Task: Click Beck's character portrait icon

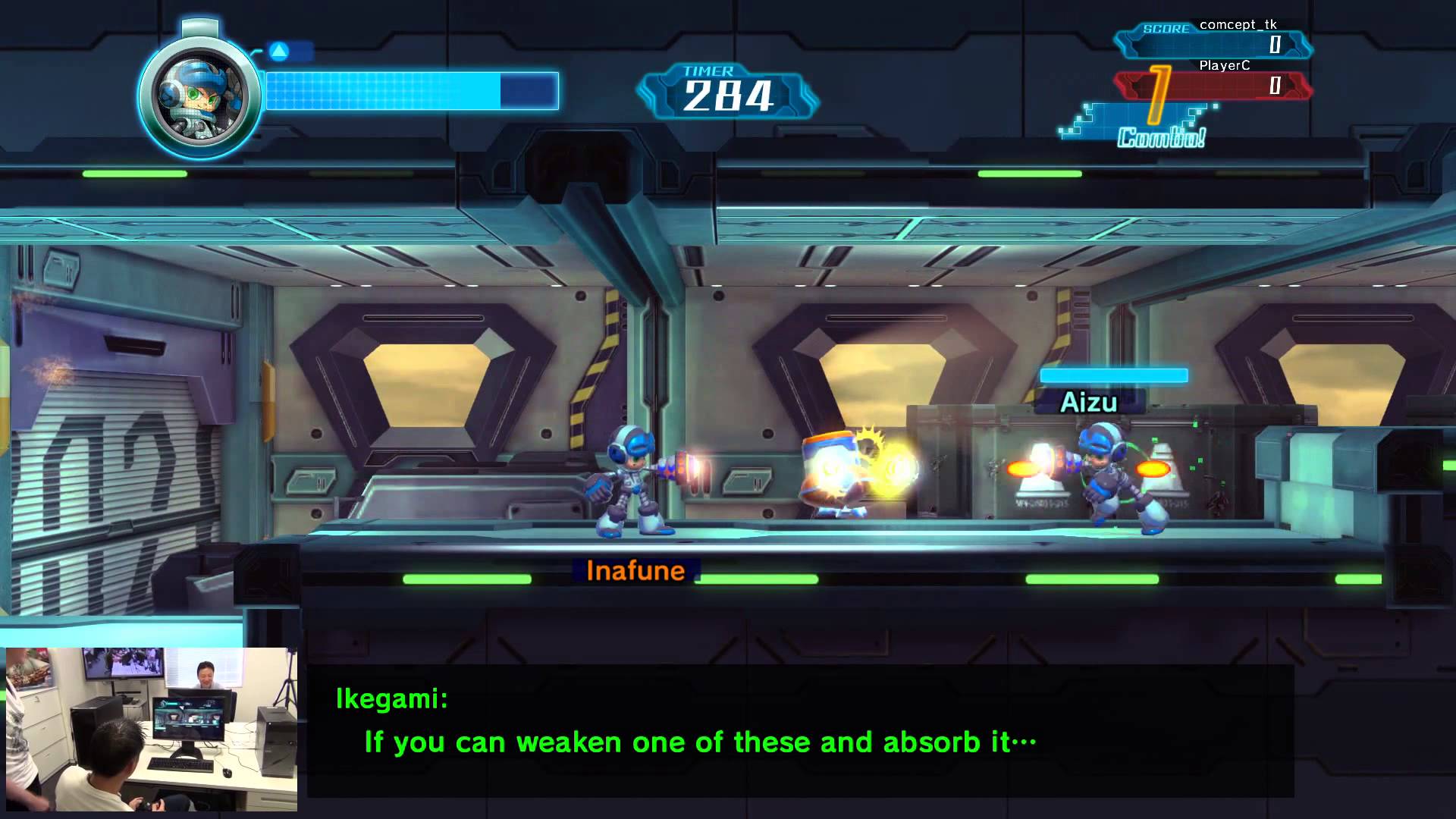Action: click(x=200, y=96)
